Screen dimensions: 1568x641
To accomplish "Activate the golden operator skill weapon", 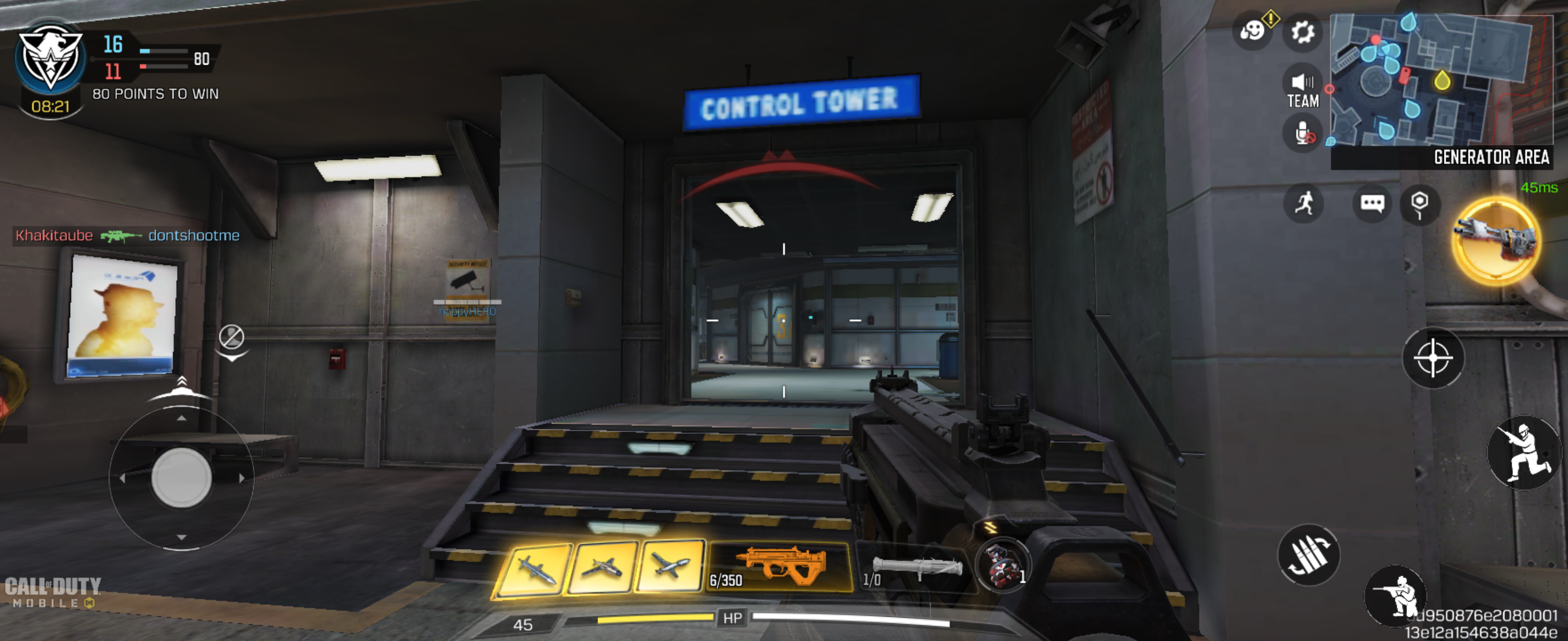I will 1496,242.
